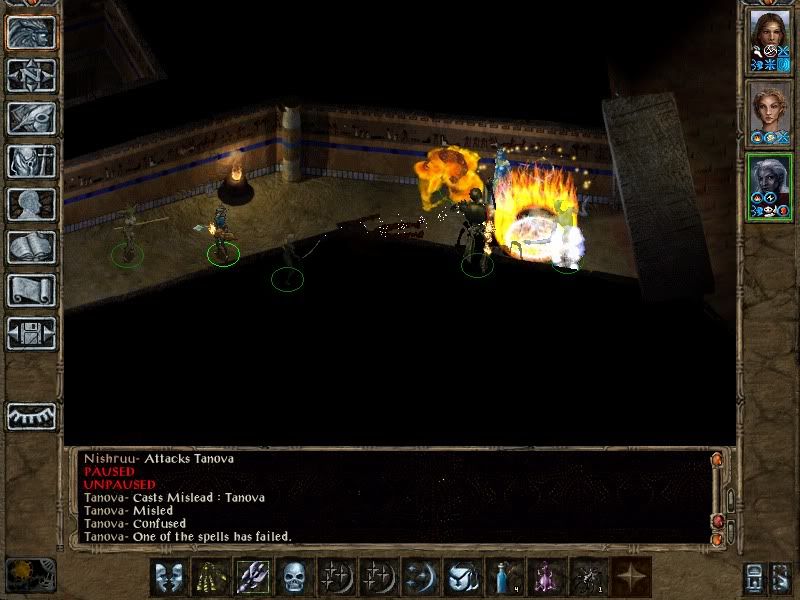Open the Inventory screen button
Image resolution: width=800 pixels, height=600 pixels.
31,161
